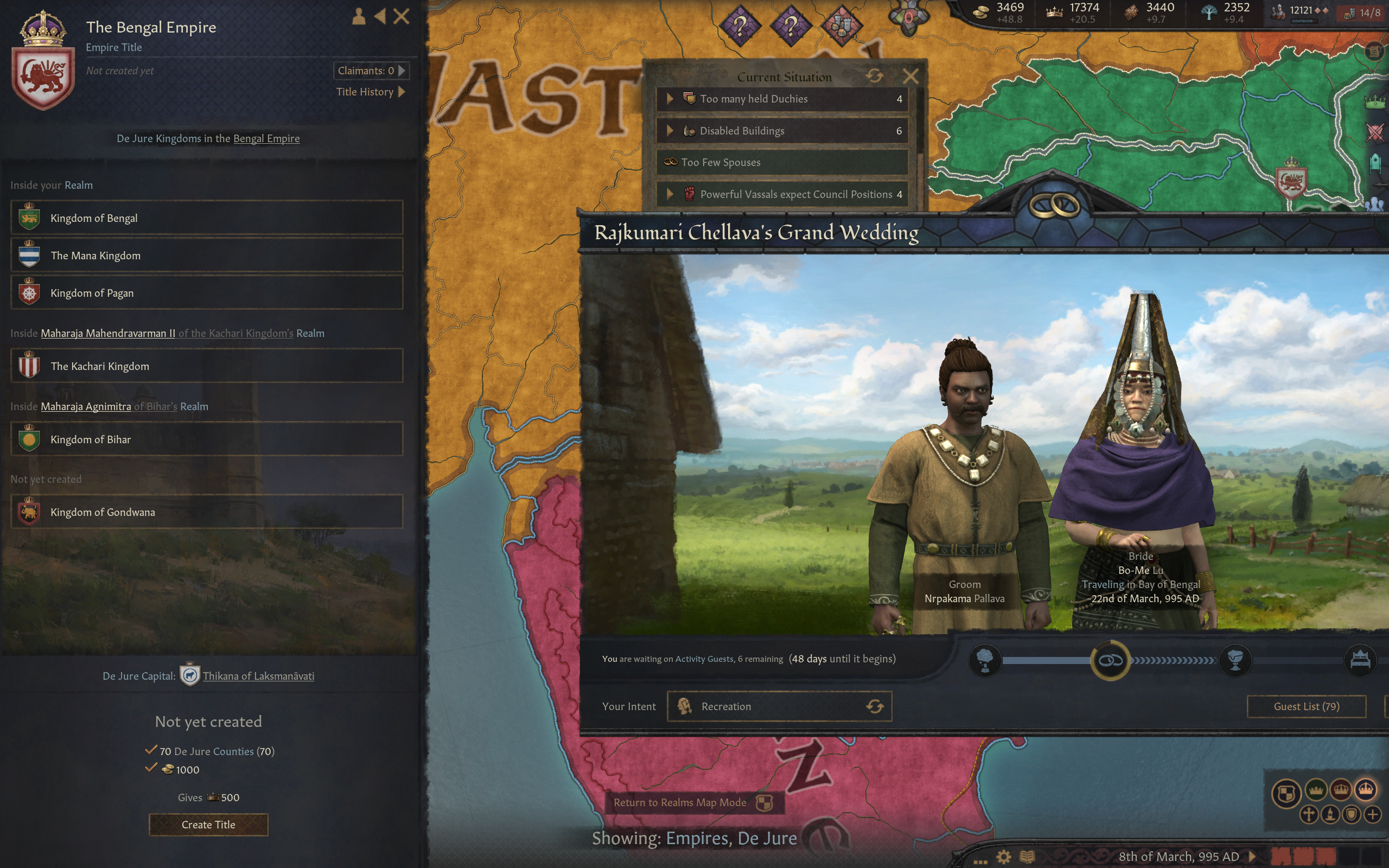Open Title History for the Bengal Empire
This screenshot has width=1389, height=868.
click(x=366, y=92)
